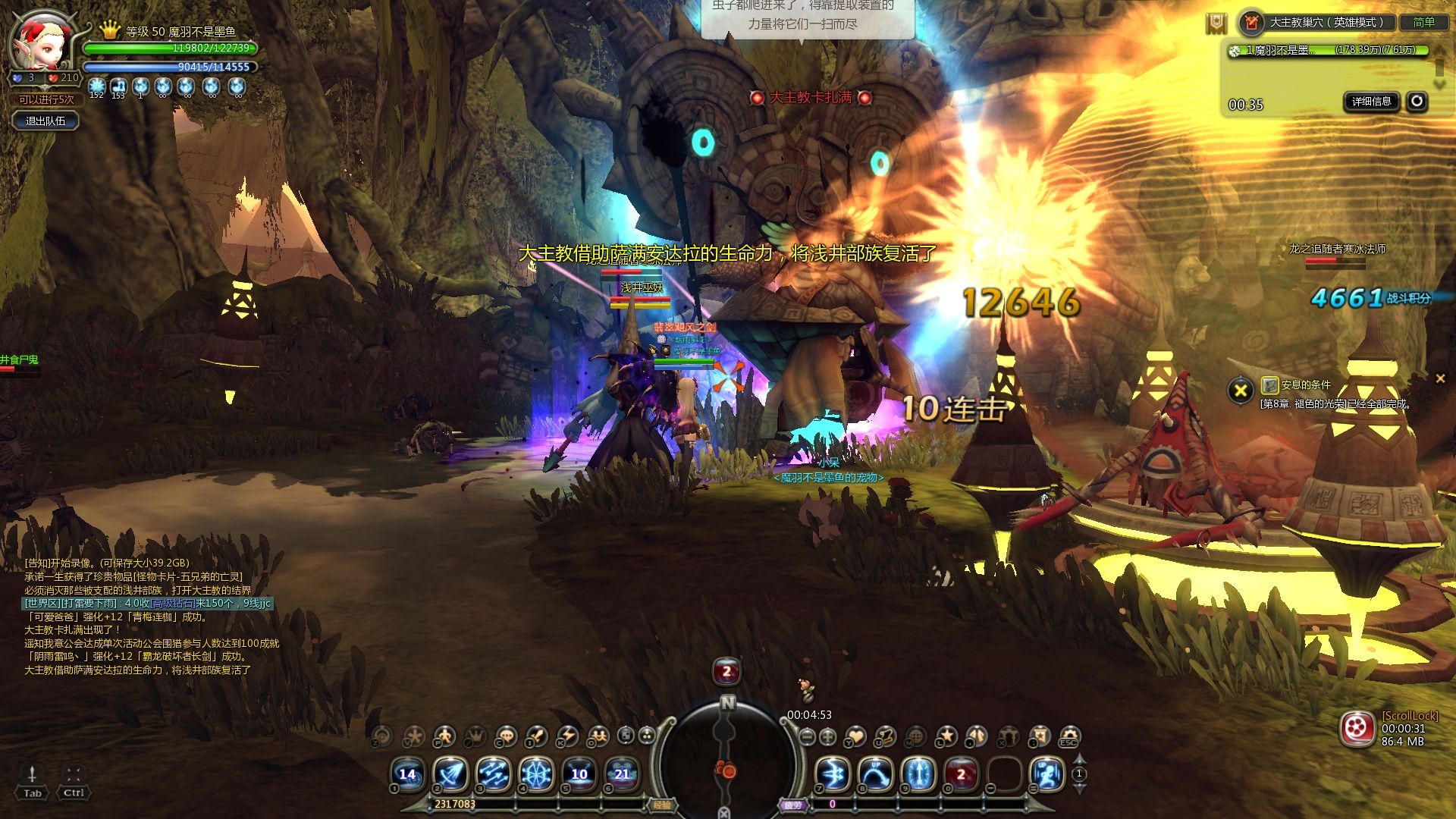Image resolution: width=1456 pixels, height=819 pixels.
Task: Open the gold banner flag icon
Action: 1216,24
